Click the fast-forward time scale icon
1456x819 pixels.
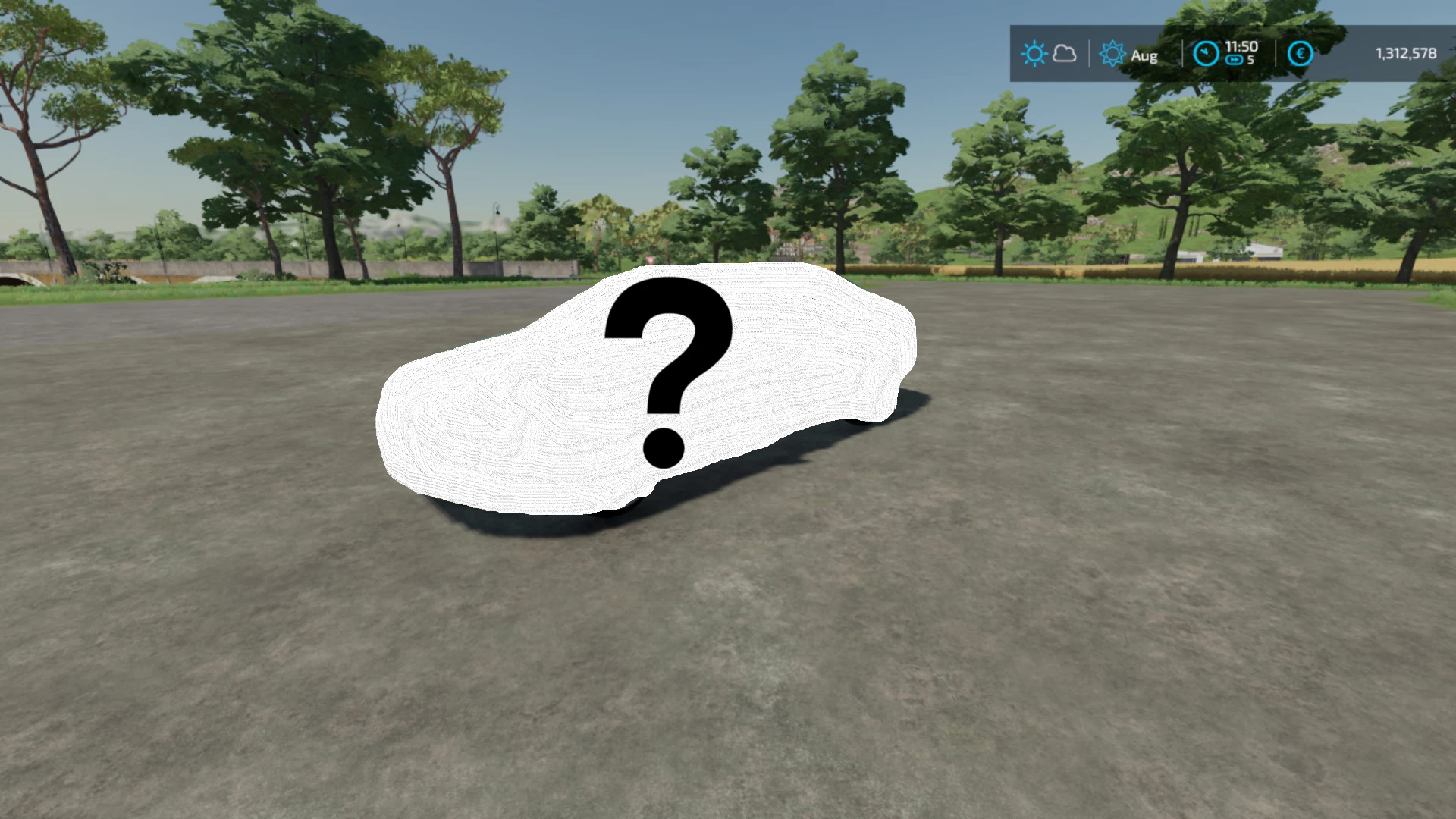tap(1234, 59)
